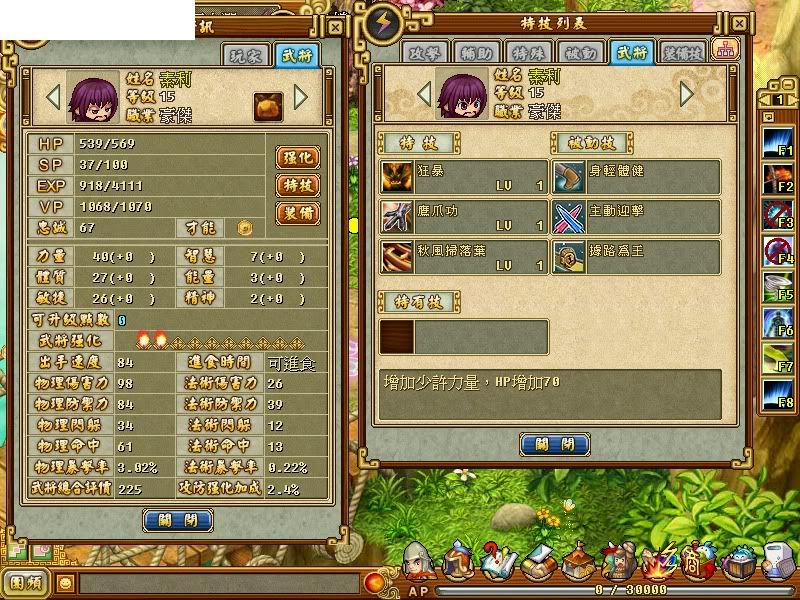This screenshot has height=600, width=800.
Task: Switch to the 攻擊 attack skills tab
Action: (425, 53)
